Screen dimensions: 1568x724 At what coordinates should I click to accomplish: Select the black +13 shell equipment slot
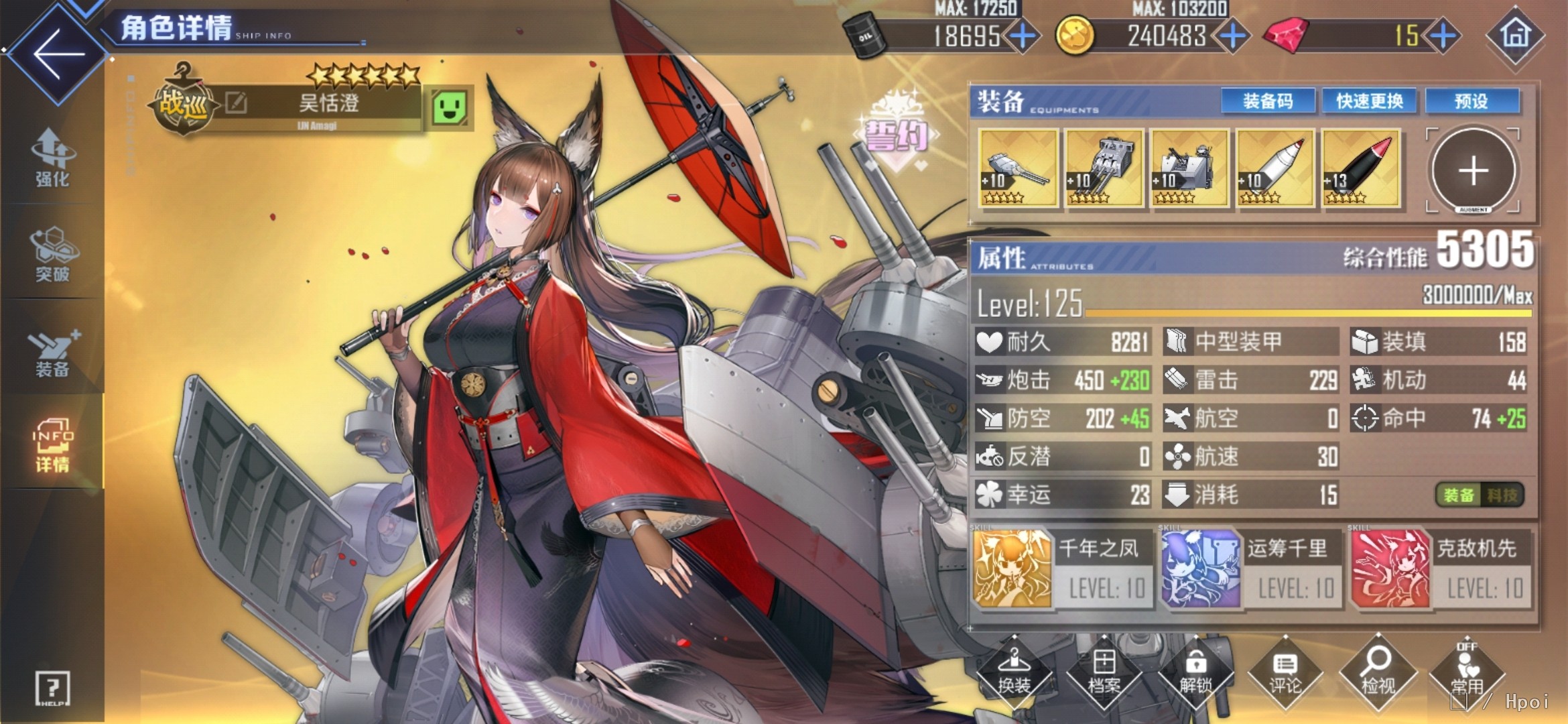(1361, 168)
